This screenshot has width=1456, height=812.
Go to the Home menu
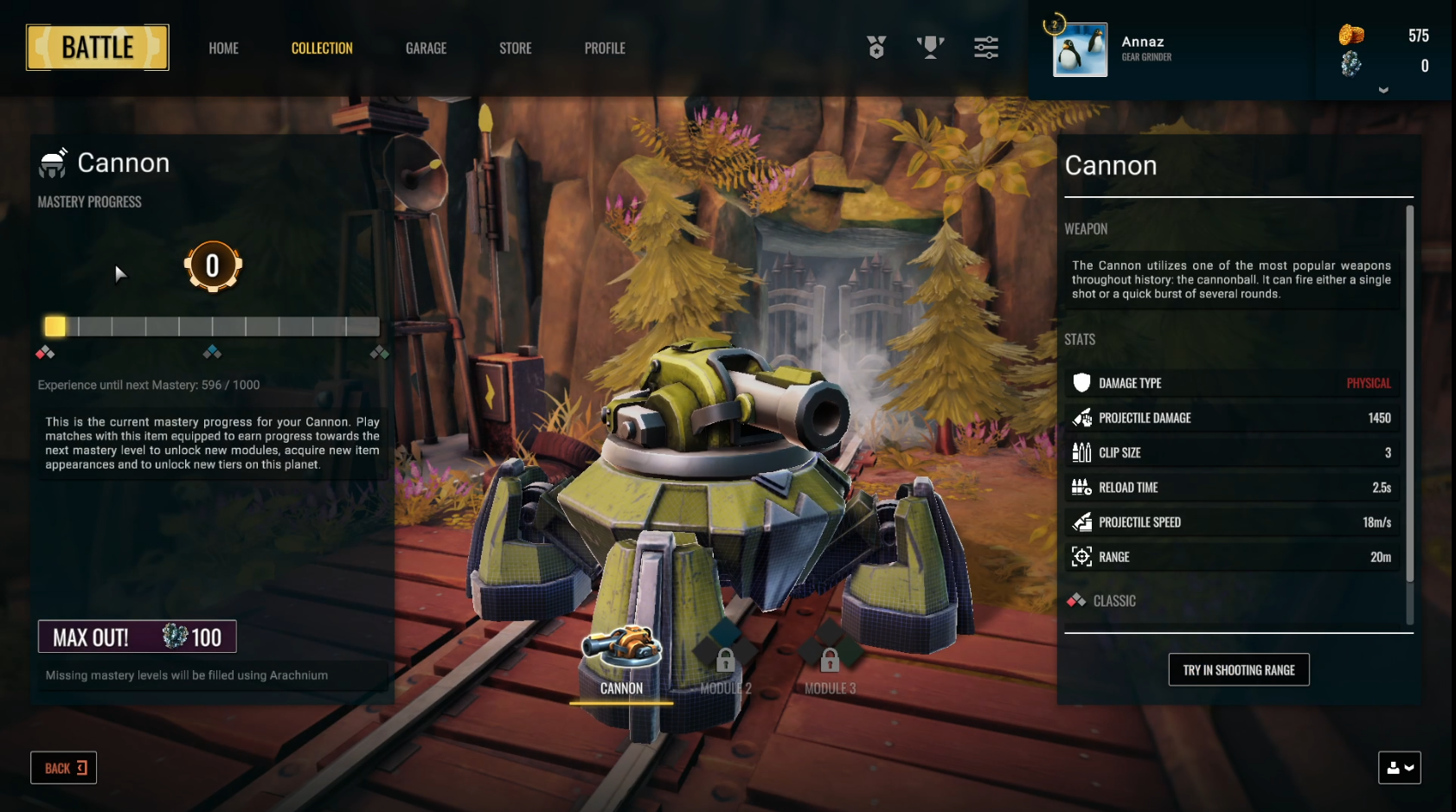coord(223,48)
